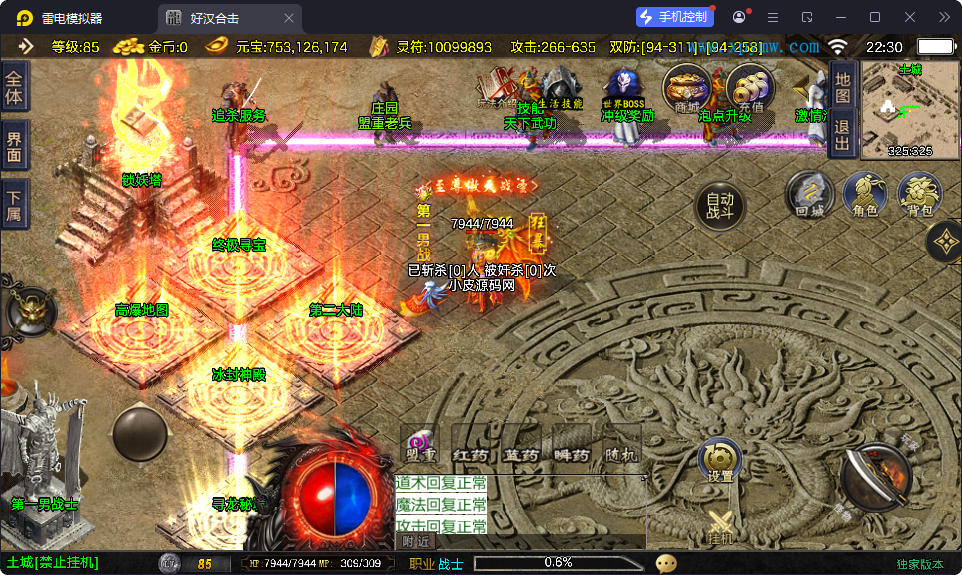Open the 商城 shop icon
The width and height of the screenshot is (962, 575).
(687, 90)
